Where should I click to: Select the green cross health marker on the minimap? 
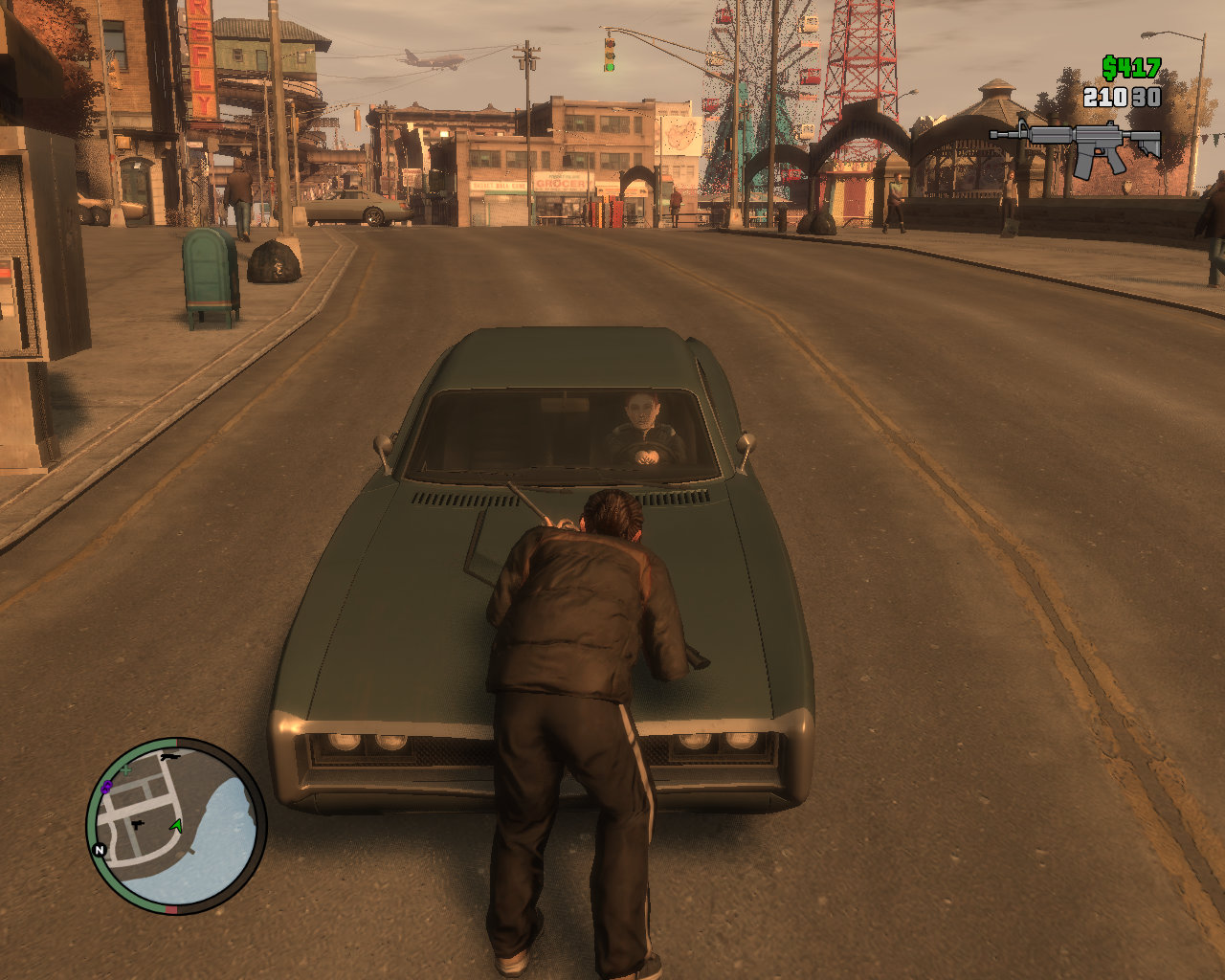point(125,768)
